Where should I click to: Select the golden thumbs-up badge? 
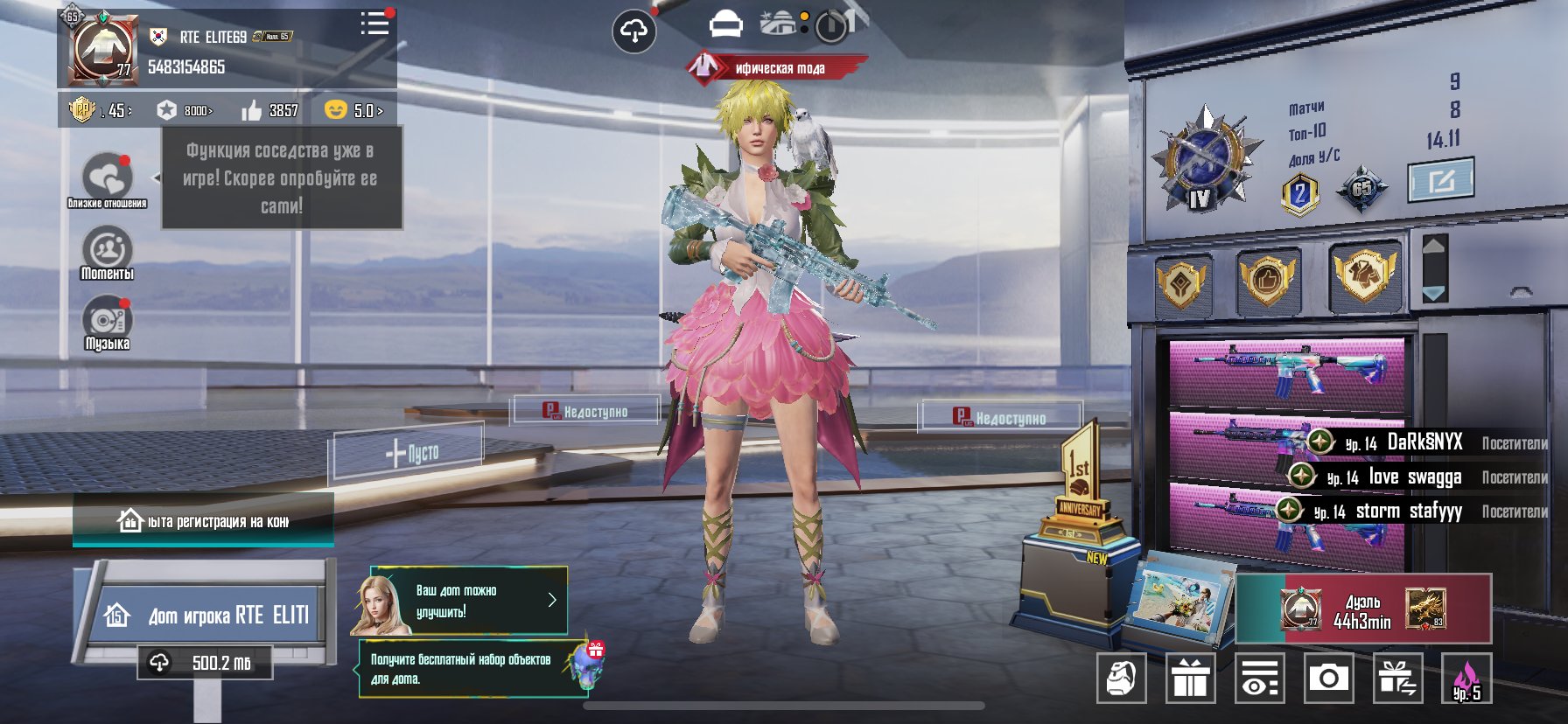tap(1267, 280)
